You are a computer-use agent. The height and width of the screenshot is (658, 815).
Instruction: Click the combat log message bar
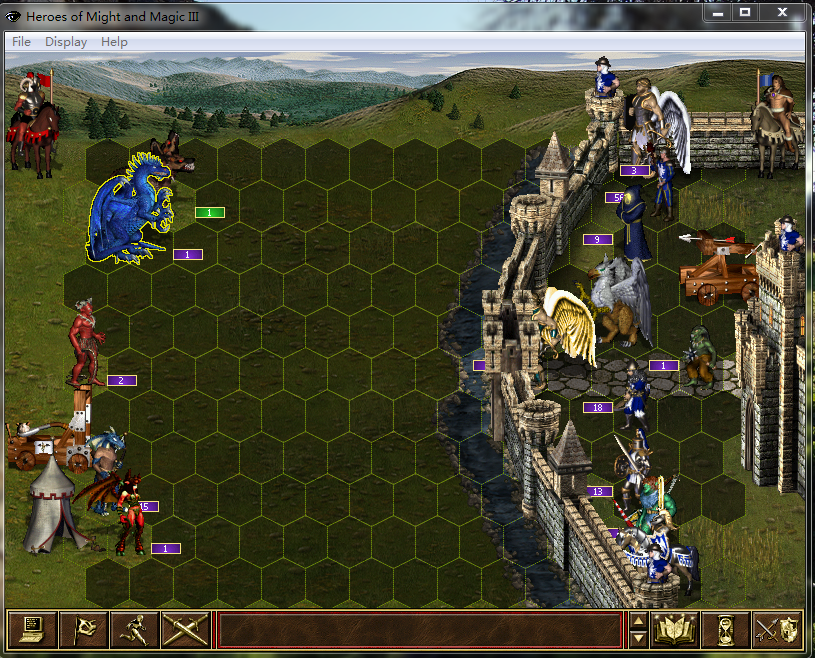point(418,629)
